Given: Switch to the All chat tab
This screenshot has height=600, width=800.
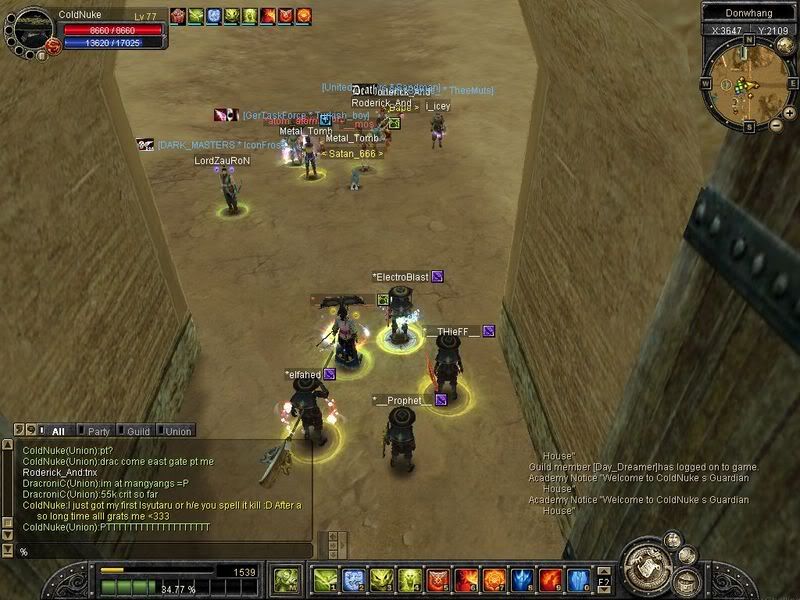Looking at the screenshot, I should point(55,431).
